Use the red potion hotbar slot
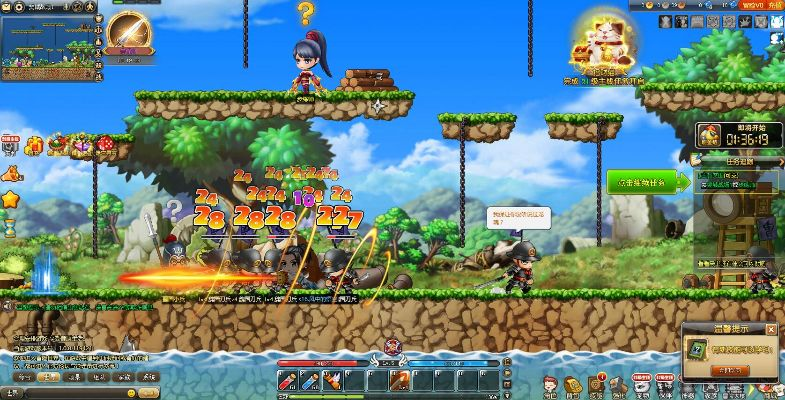This screenshot has height=400, width=785. point(287,380)
